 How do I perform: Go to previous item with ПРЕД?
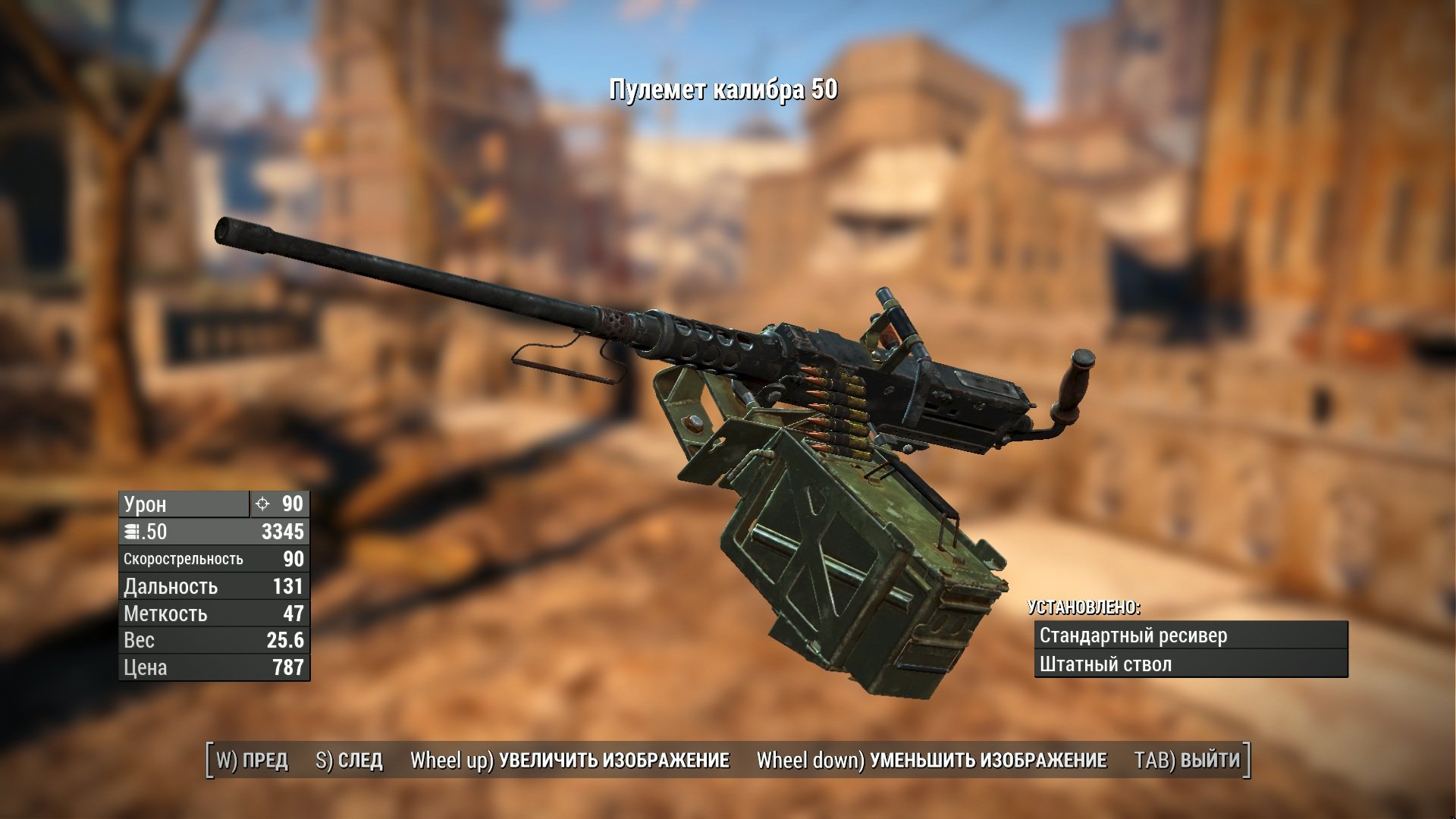pyautogui.click(x=253, y=760)
